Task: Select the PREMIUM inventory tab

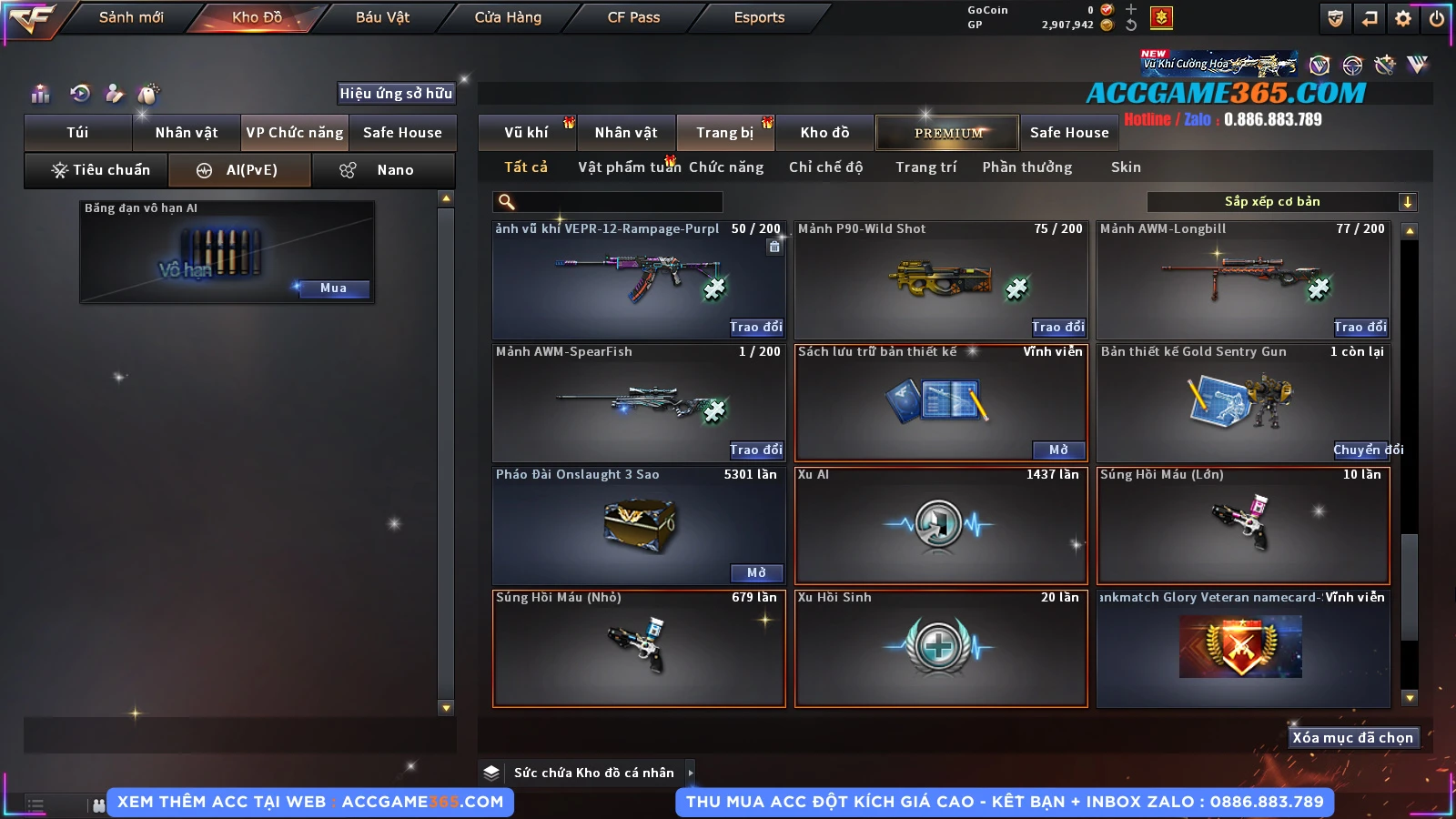Action: click(947, 133)
